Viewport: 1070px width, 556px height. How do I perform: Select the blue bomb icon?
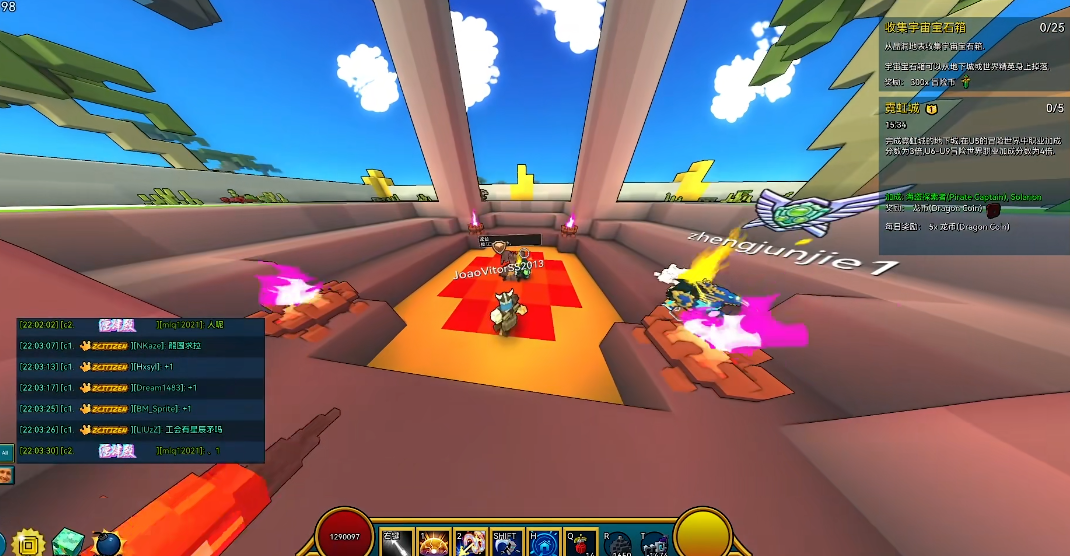107,543
